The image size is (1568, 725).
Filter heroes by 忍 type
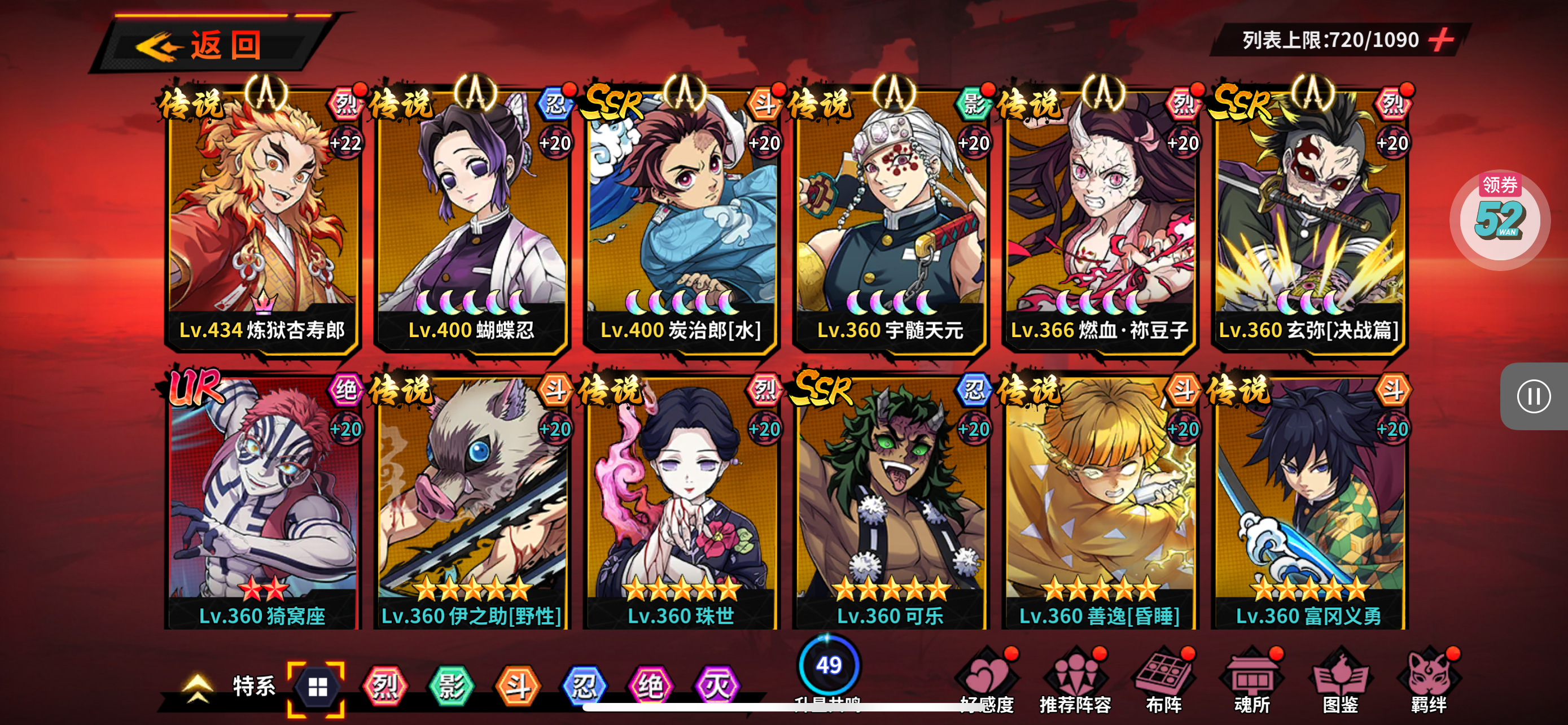pyautogui.click(x=584, y=687)
